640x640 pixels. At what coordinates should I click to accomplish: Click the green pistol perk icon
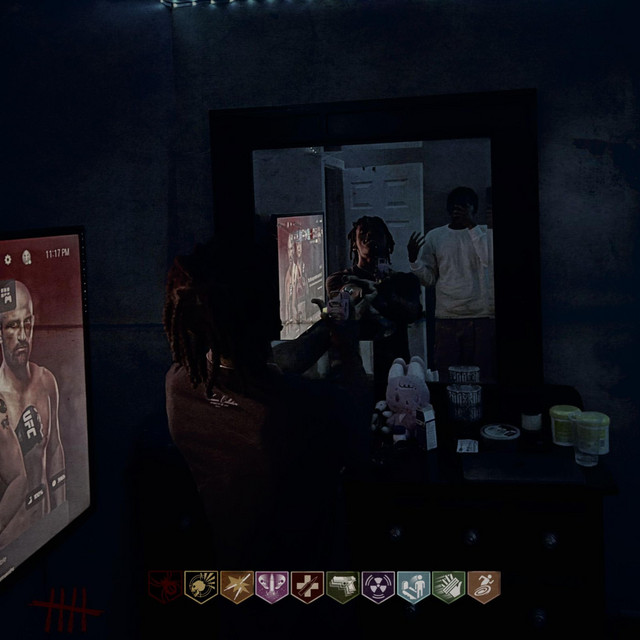coord(342,586)
